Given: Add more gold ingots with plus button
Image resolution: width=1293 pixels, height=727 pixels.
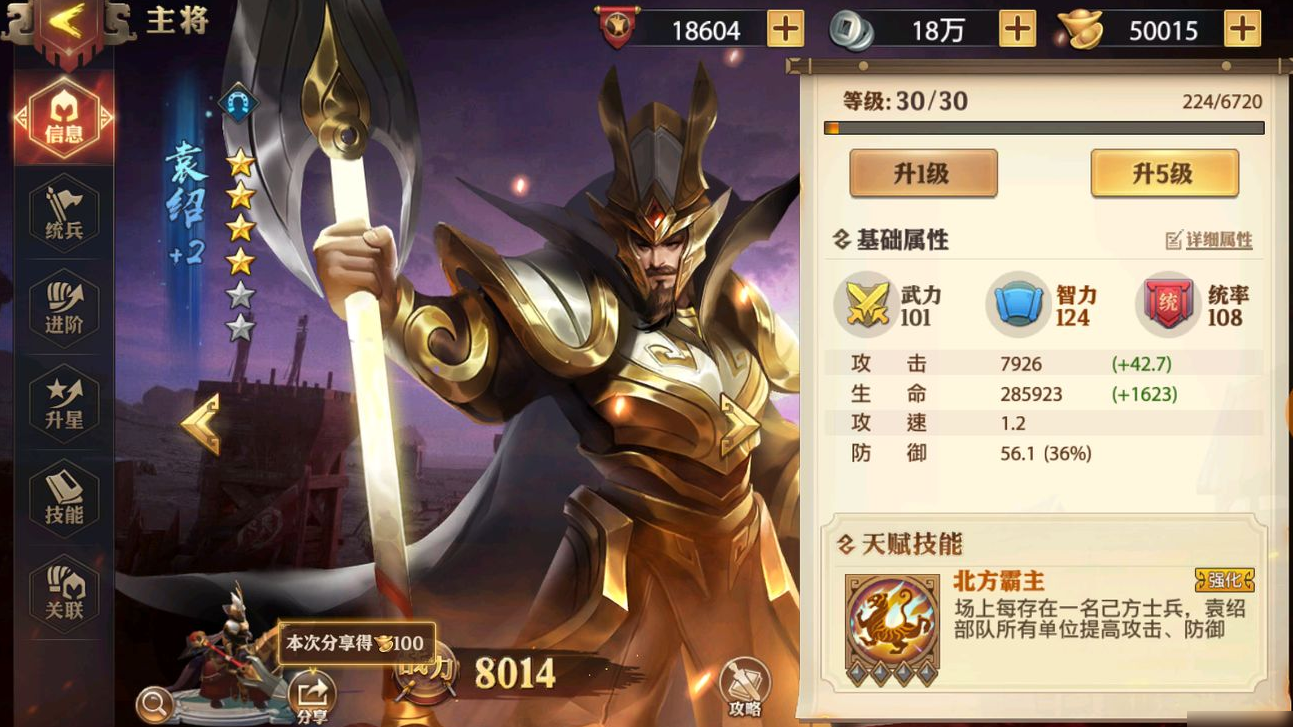Looking at the screenshot, I should (x=1242, y=29).
